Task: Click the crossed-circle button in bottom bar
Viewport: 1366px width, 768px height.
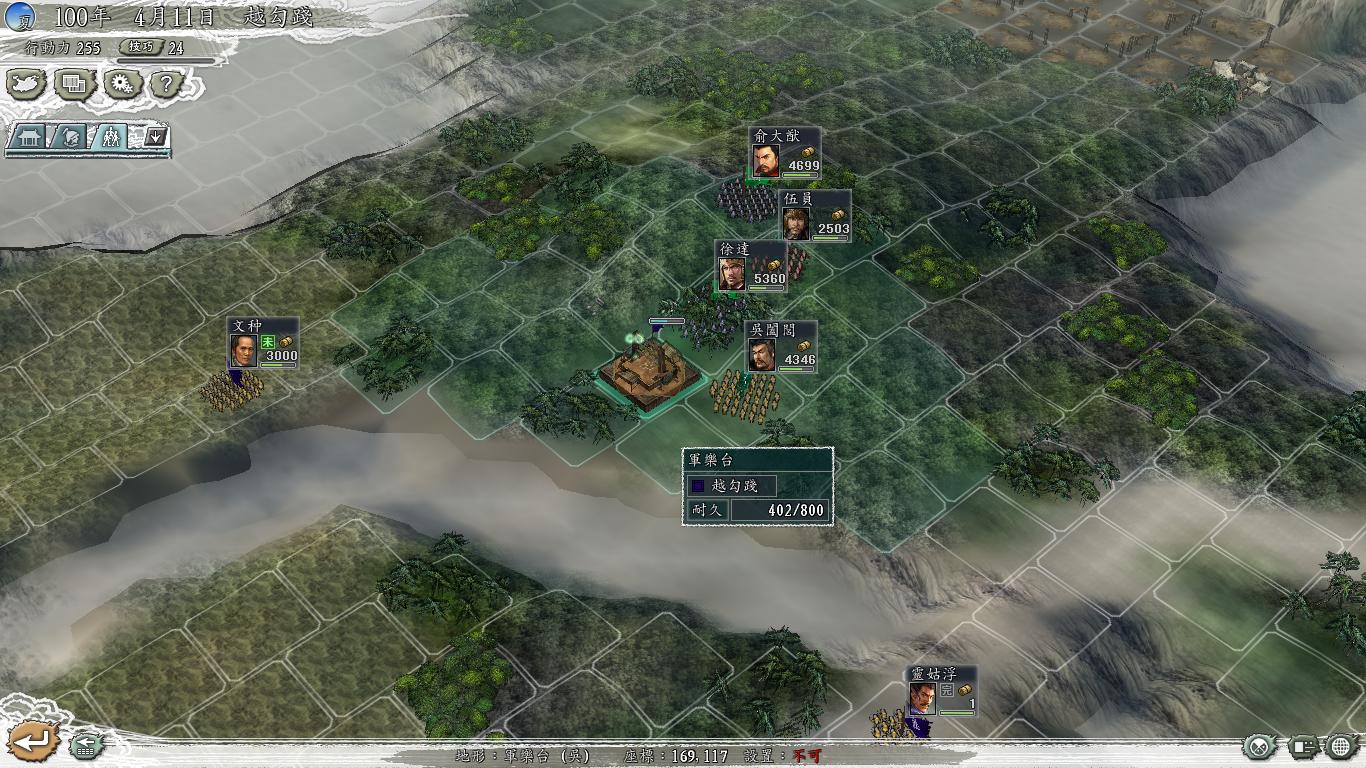Action: pos(1259,746)
